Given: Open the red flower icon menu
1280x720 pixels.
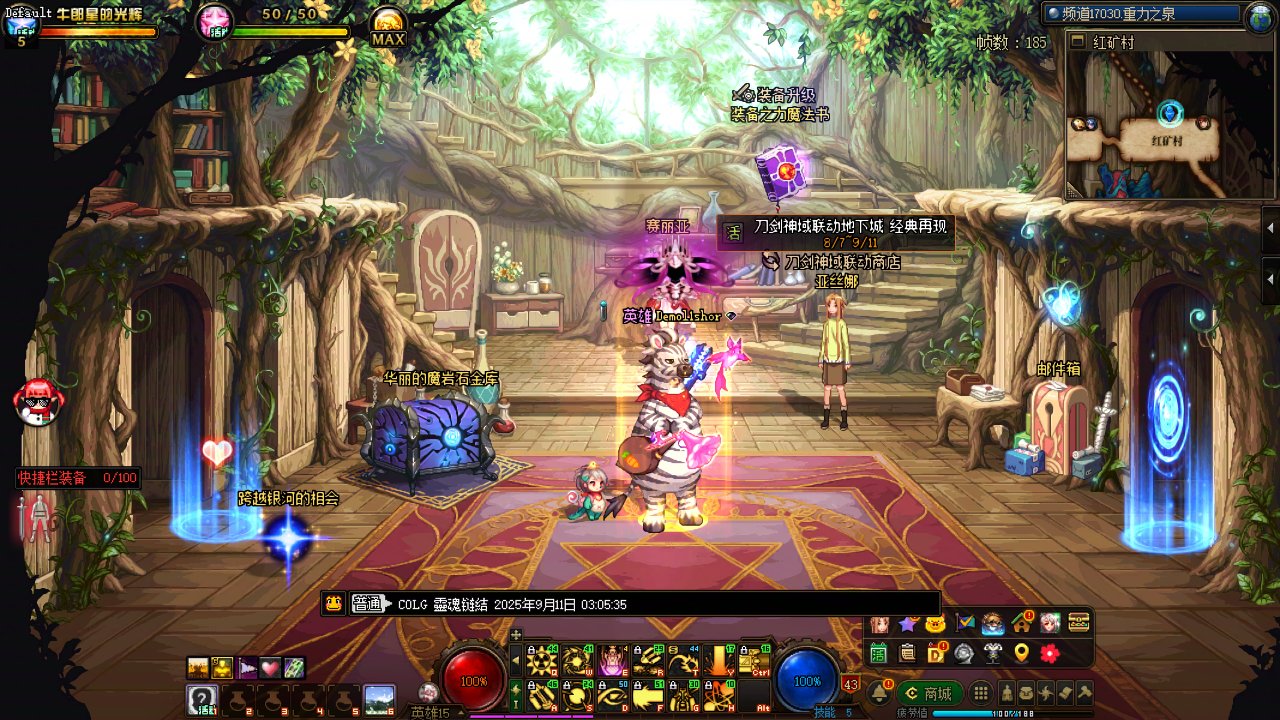Looking at the screenshot, I should pos(1049,653).
